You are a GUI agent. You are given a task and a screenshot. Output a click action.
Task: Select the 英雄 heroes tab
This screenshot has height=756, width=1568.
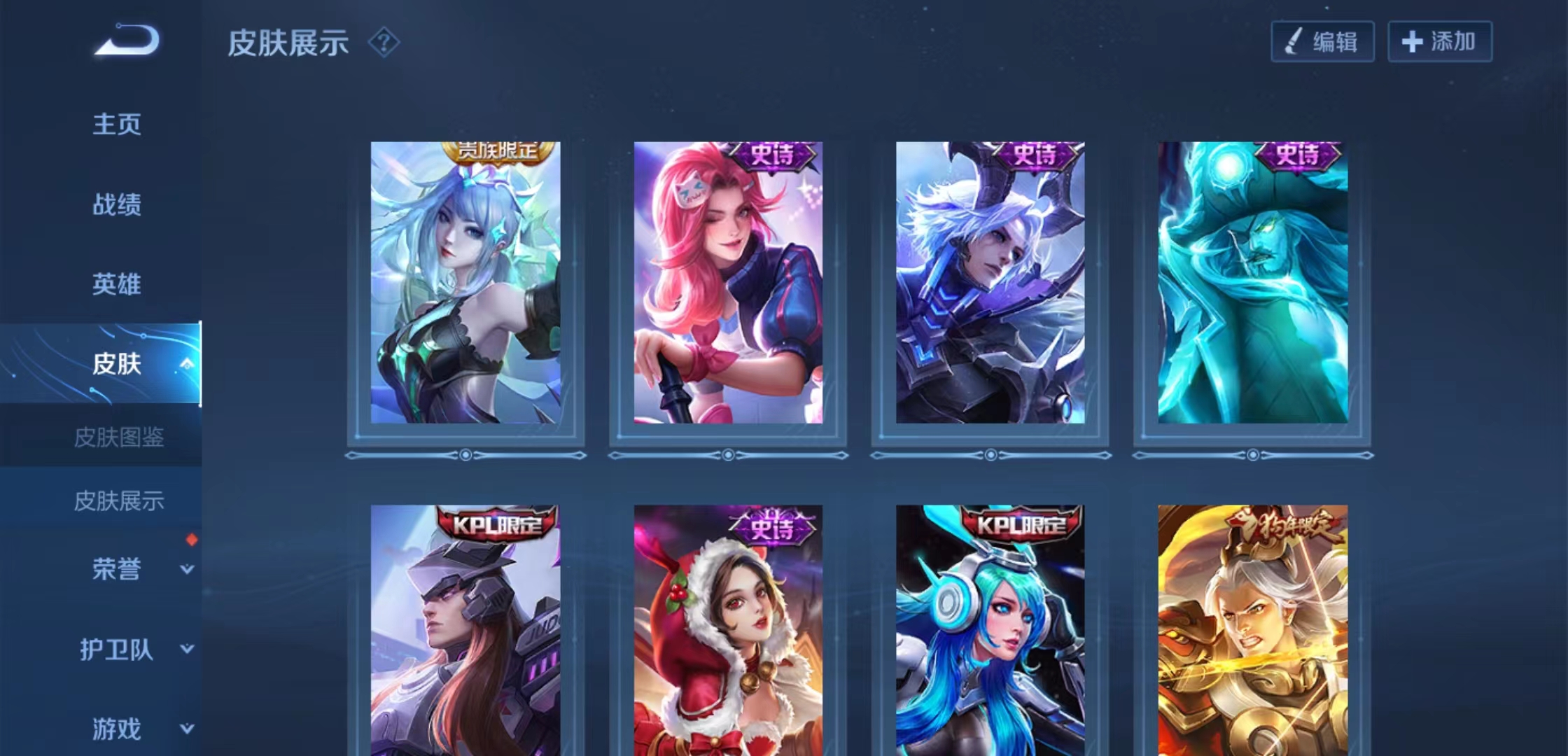tap(117, 284)
